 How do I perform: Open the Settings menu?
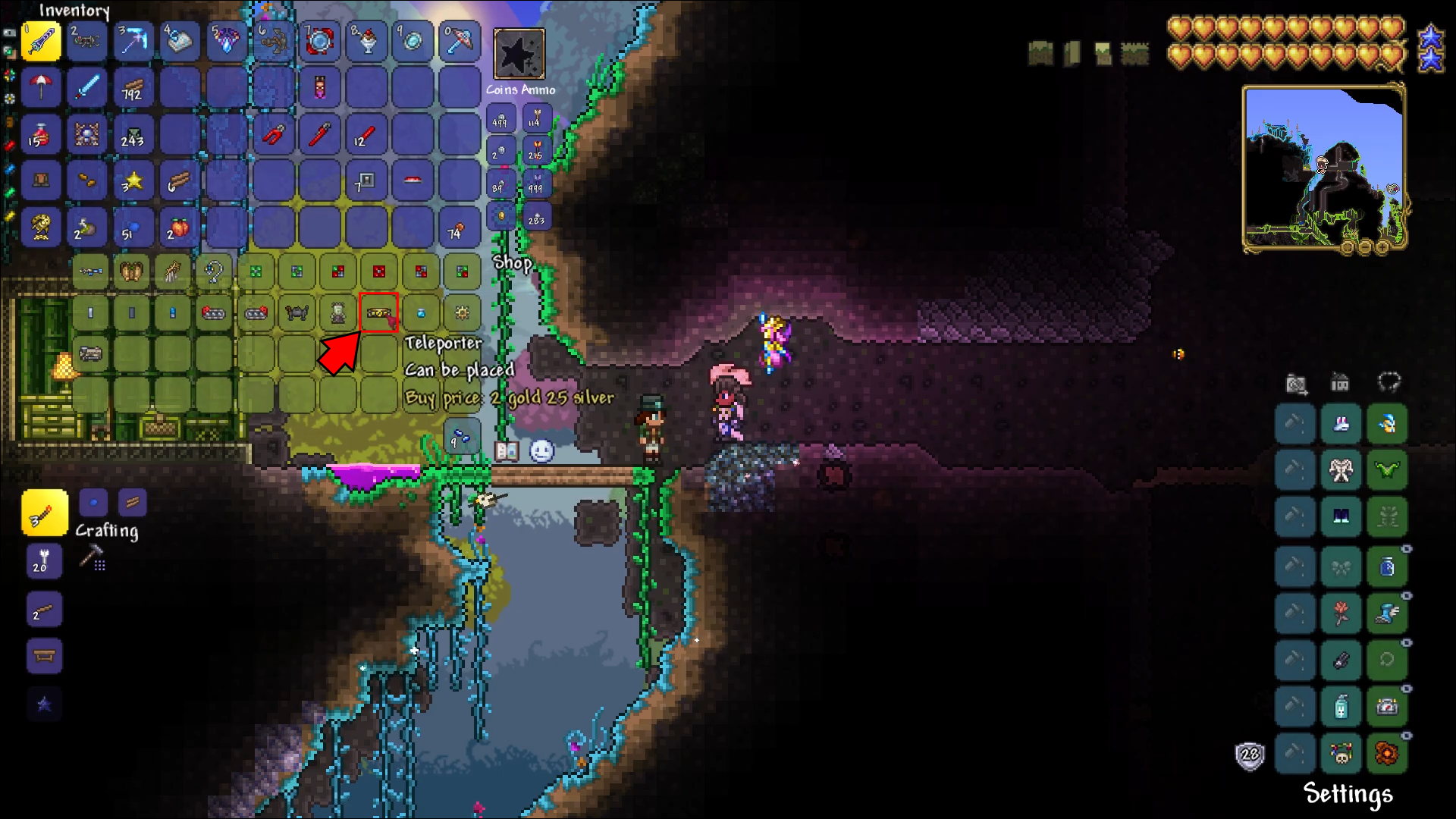1348,793
